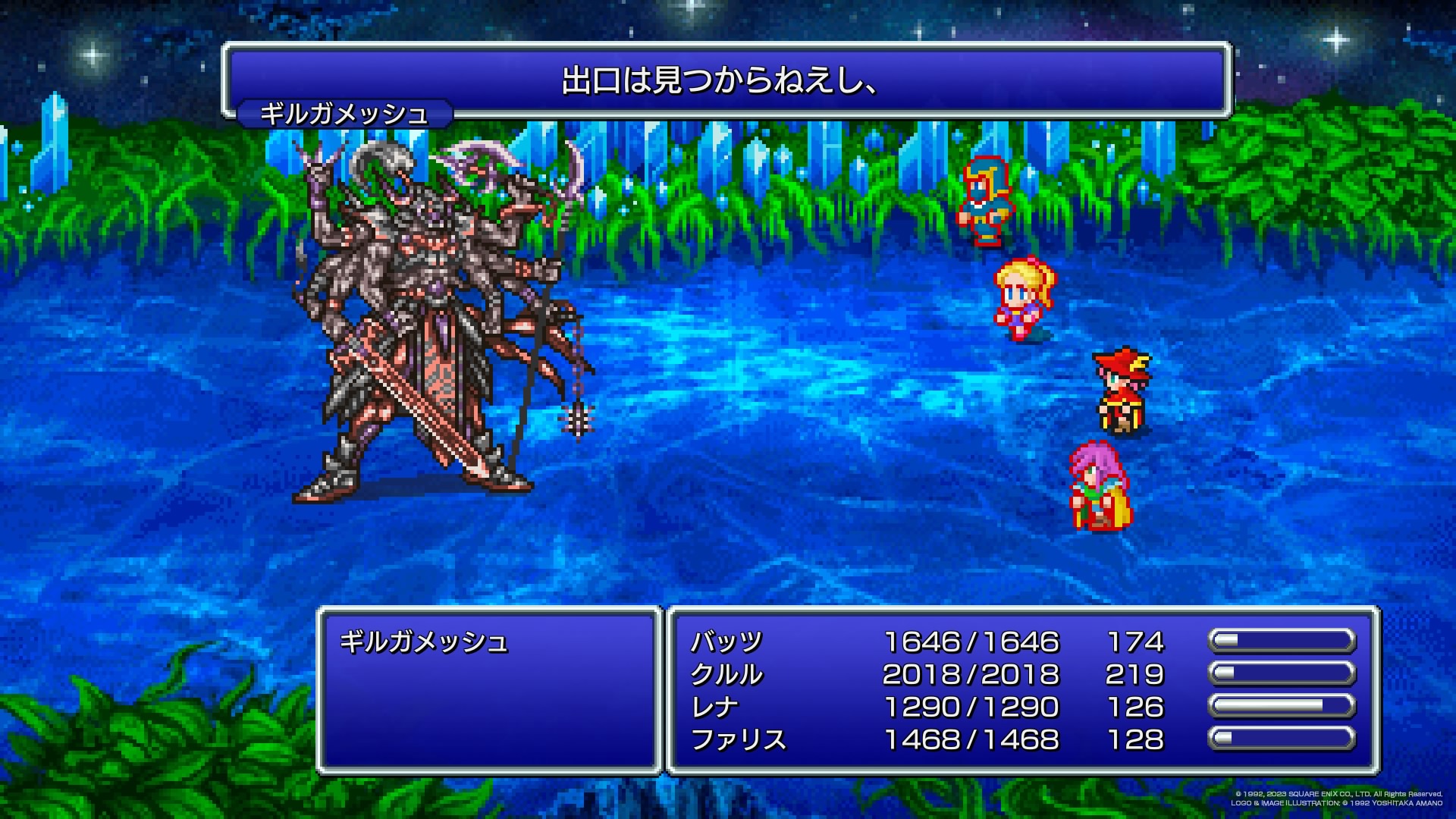Select ファリス party row
The image size is (1456, 819).
[738, 739]
